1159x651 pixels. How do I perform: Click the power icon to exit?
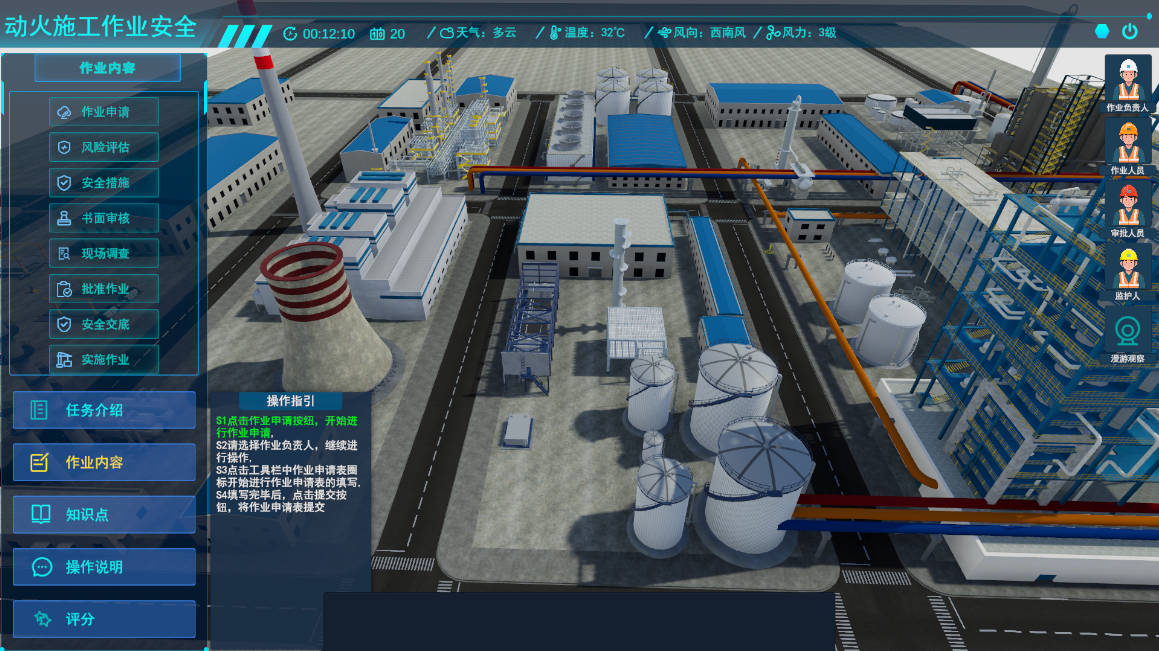pos(1130,31)
